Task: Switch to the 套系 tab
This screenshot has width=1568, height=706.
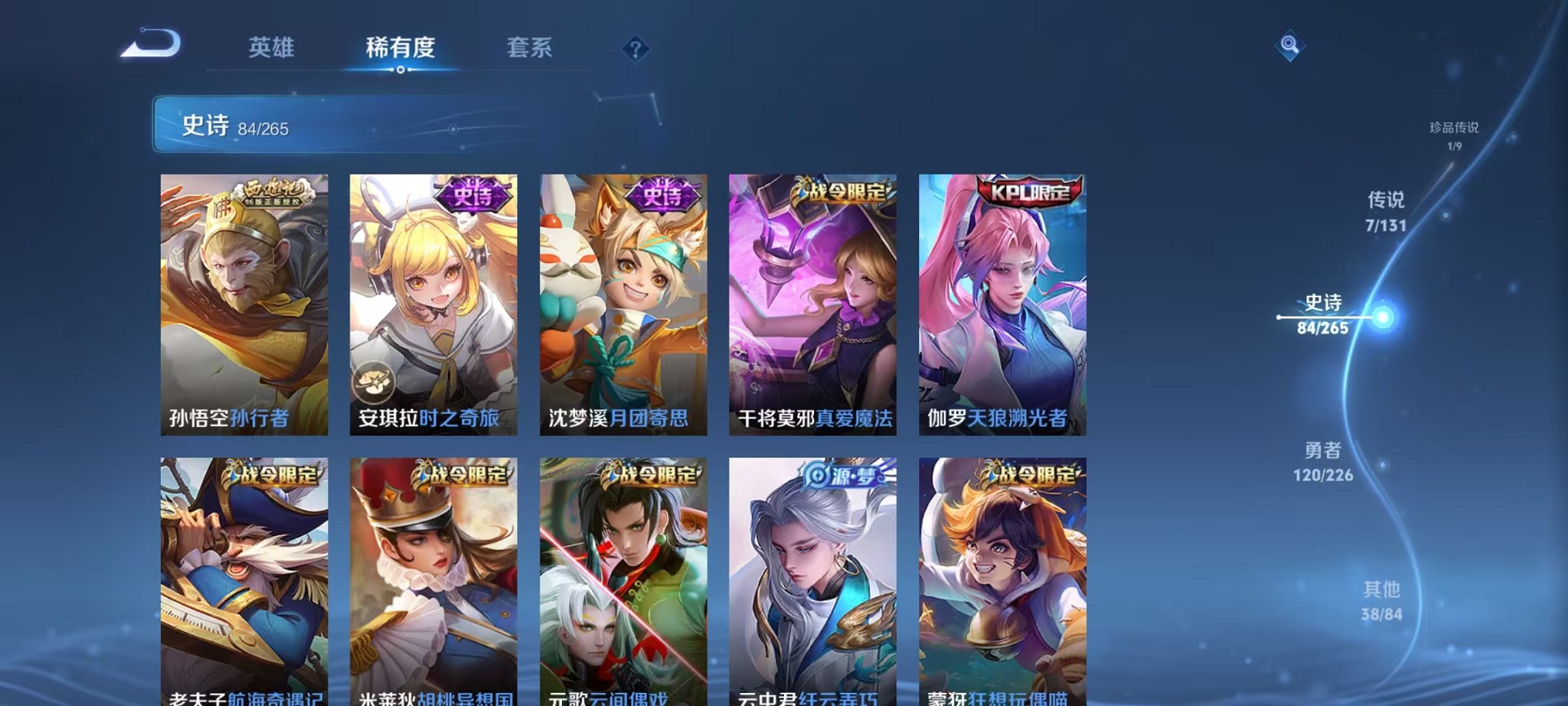Action: pyautogui.click(x=532, y=48)
